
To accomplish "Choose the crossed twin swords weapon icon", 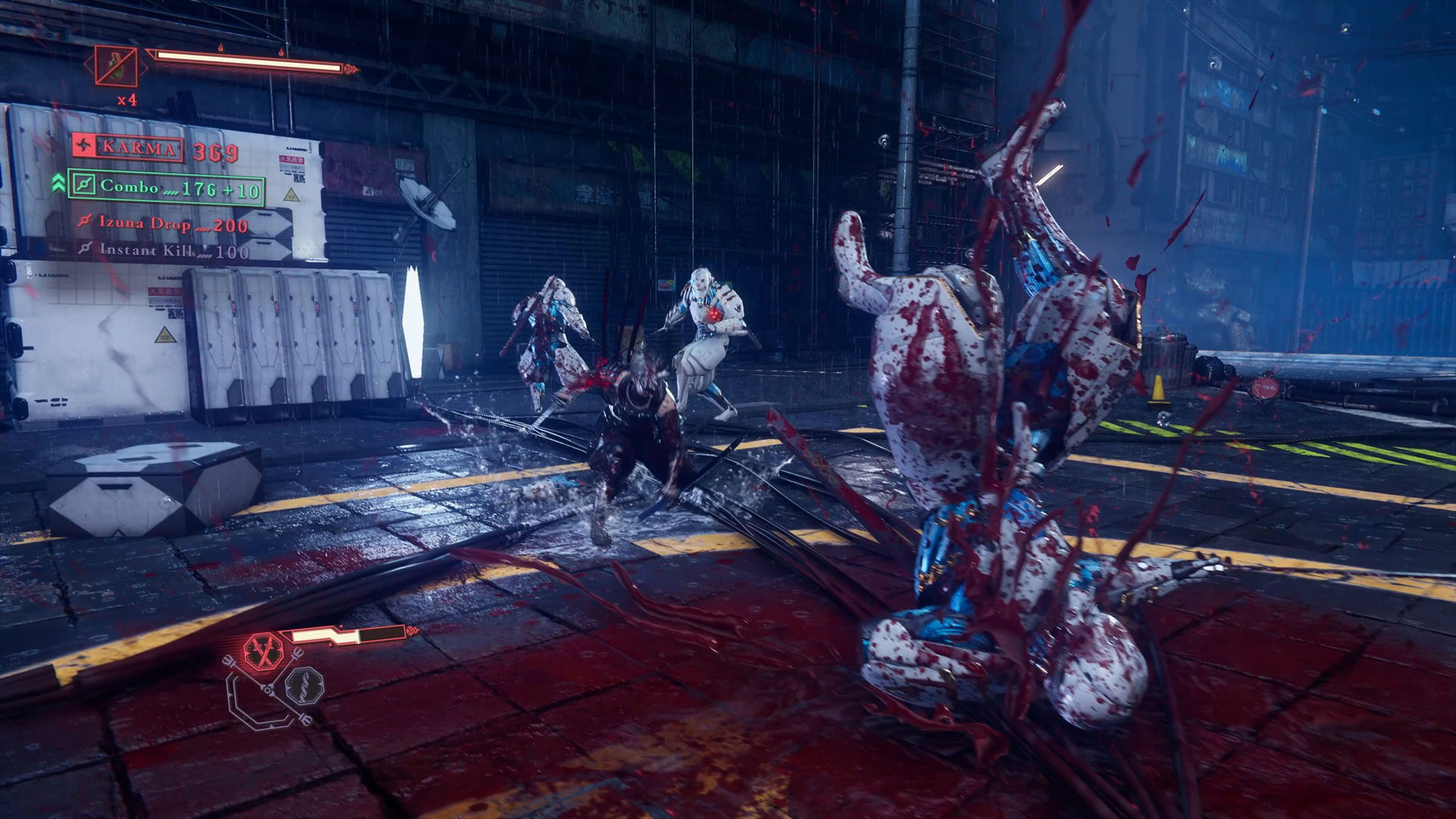I will (x=263, y=651).
